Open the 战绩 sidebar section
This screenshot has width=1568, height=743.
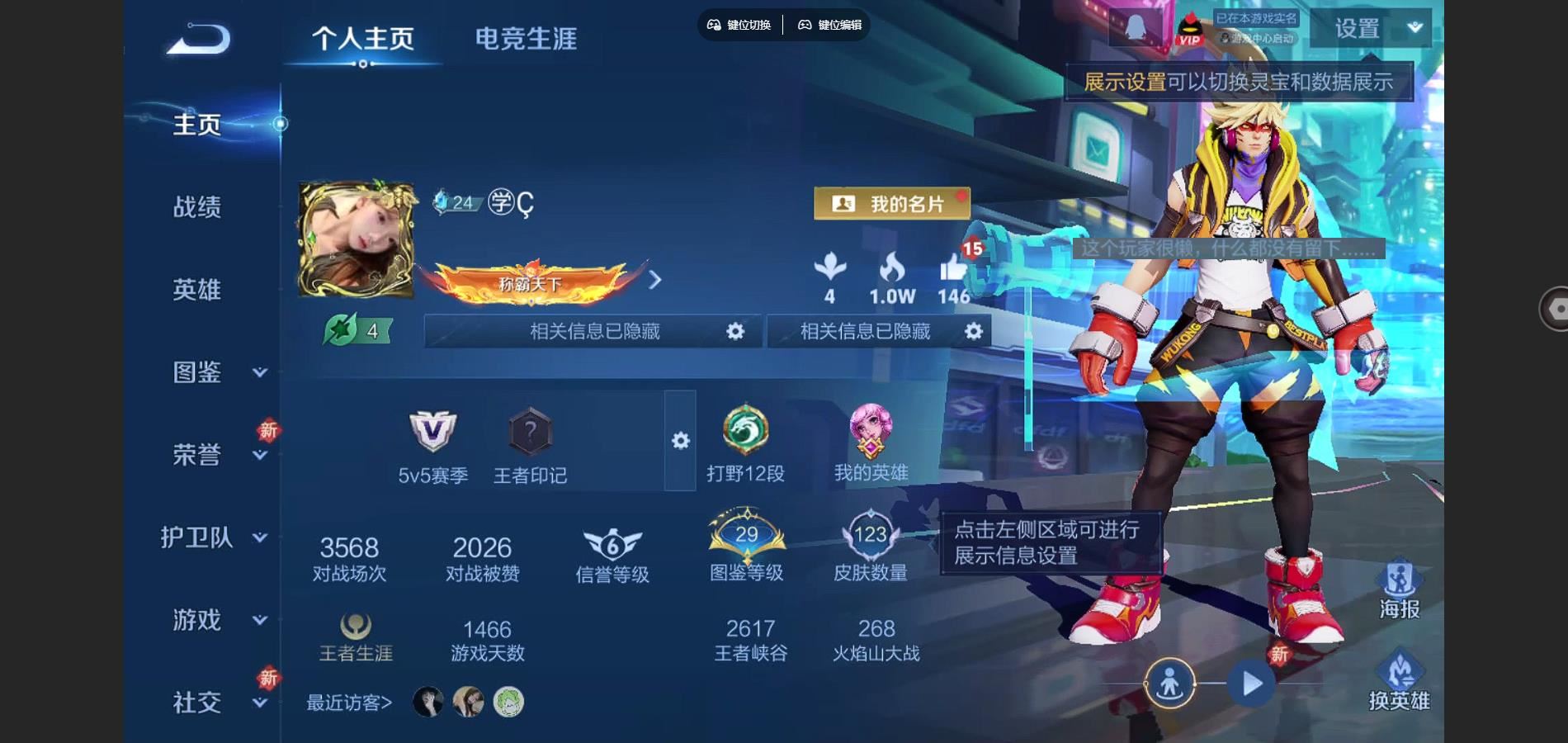[197, 206]
